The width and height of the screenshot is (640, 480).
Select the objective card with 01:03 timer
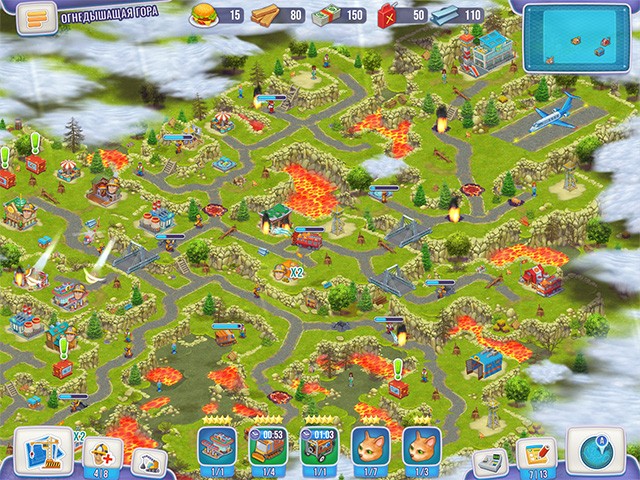[x=318, y=444]
